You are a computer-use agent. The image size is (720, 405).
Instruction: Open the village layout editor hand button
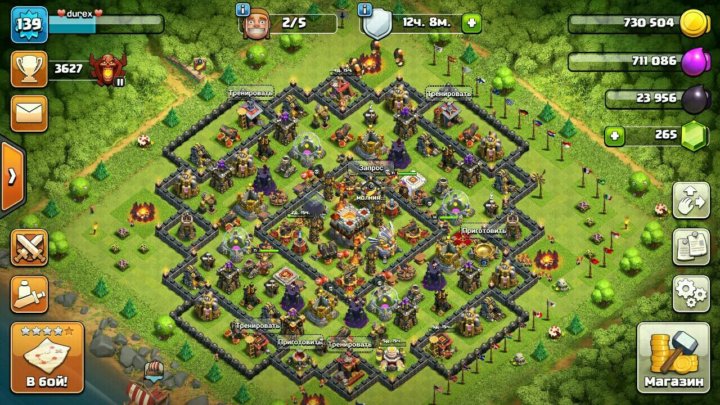click(690, 199)
